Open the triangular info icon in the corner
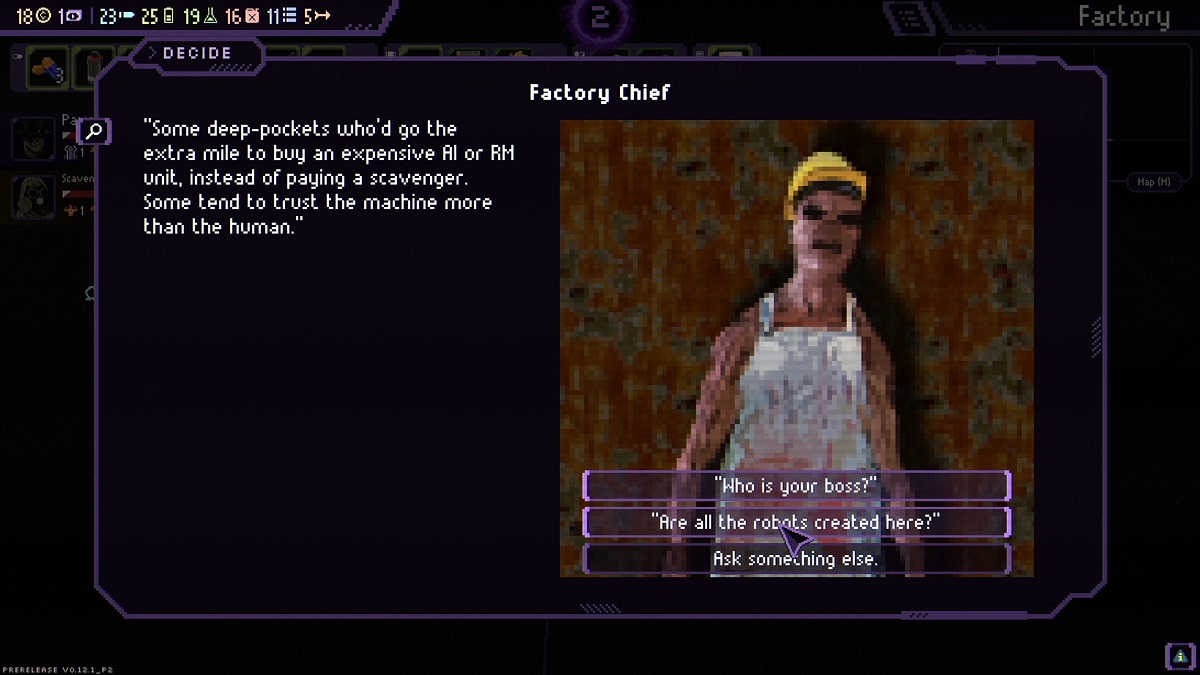 click(1180, 656)
